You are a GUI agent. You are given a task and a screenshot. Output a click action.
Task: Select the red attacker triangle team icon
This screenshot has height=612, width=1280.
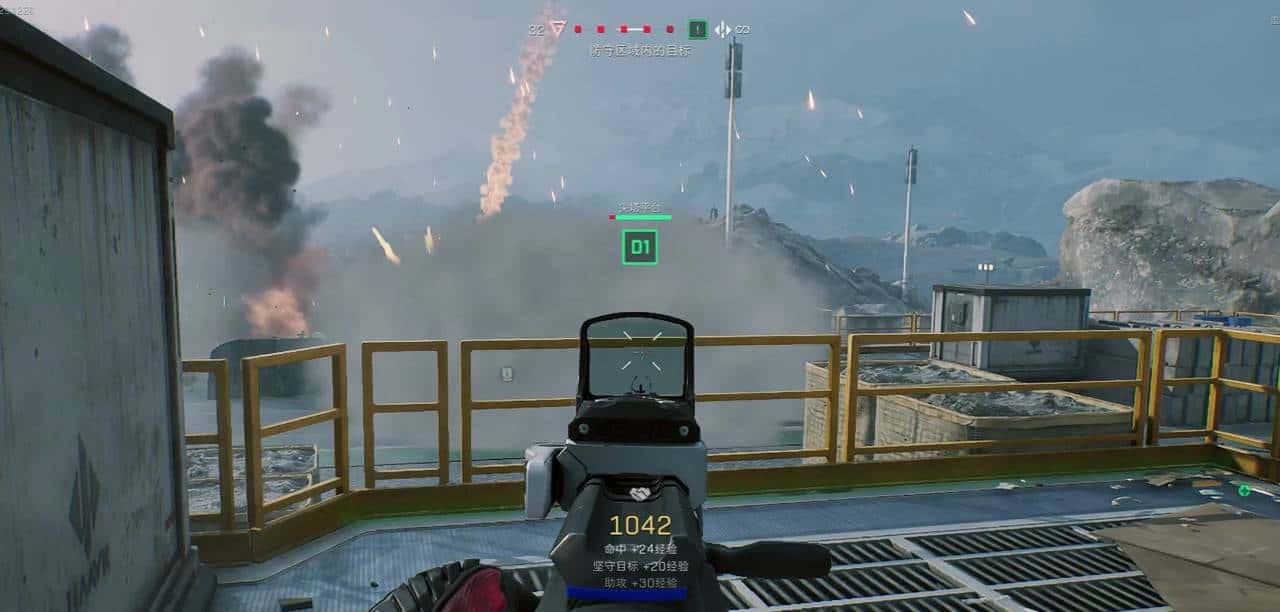coord(558,29)
